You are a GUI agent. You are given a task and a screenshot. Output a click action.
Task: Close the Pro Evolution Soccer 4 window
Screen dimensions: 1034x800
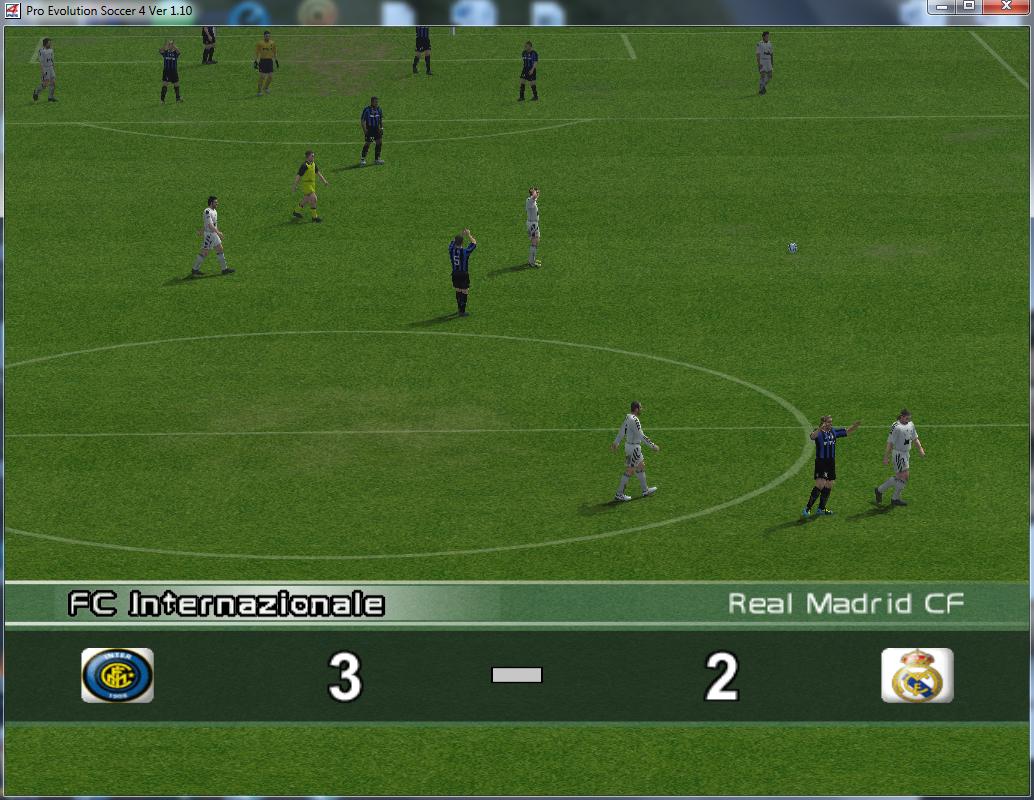[1007, 7]
